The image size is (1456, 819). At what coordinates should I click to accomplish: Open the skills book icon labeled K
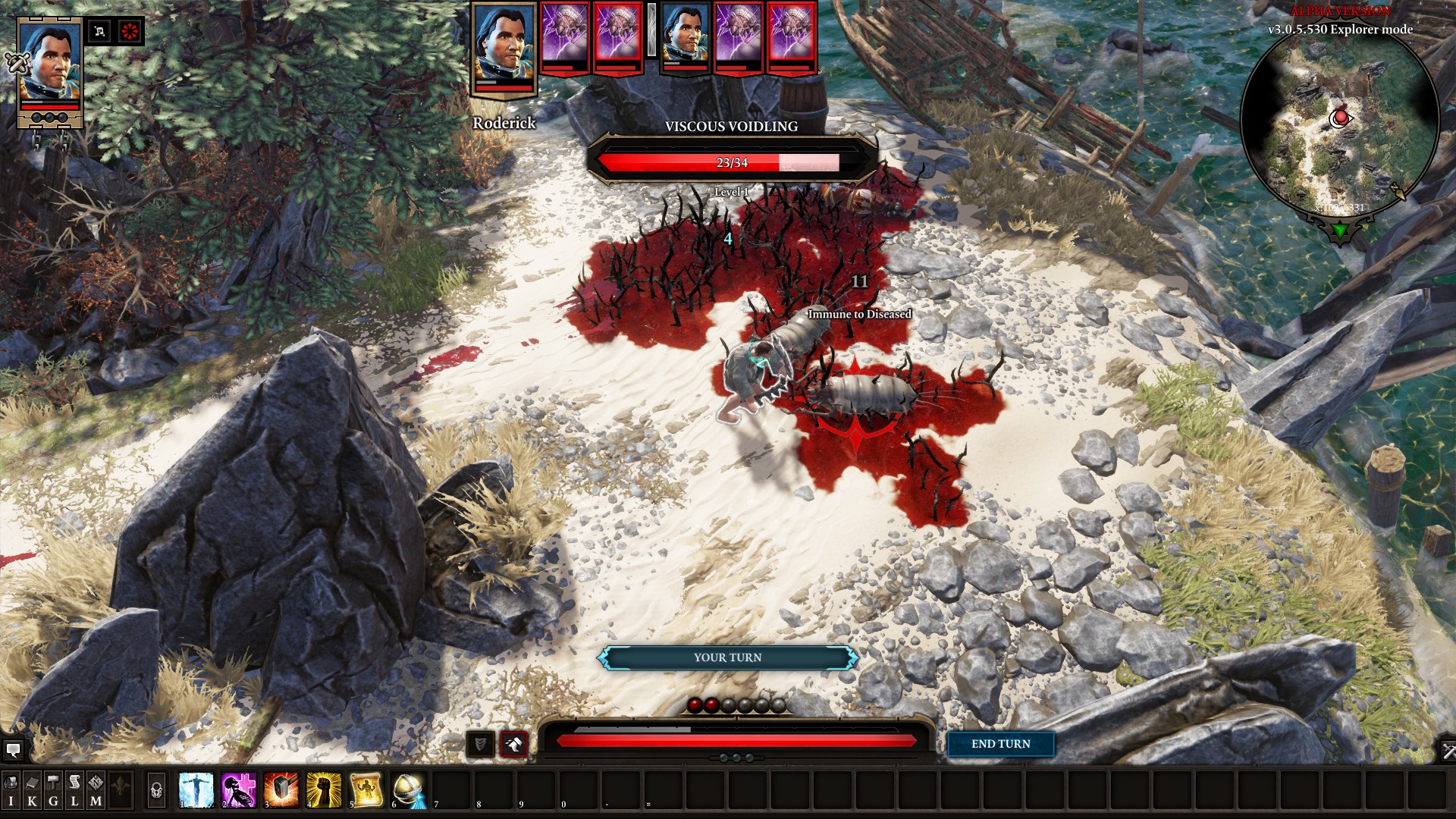click(32, 789)
